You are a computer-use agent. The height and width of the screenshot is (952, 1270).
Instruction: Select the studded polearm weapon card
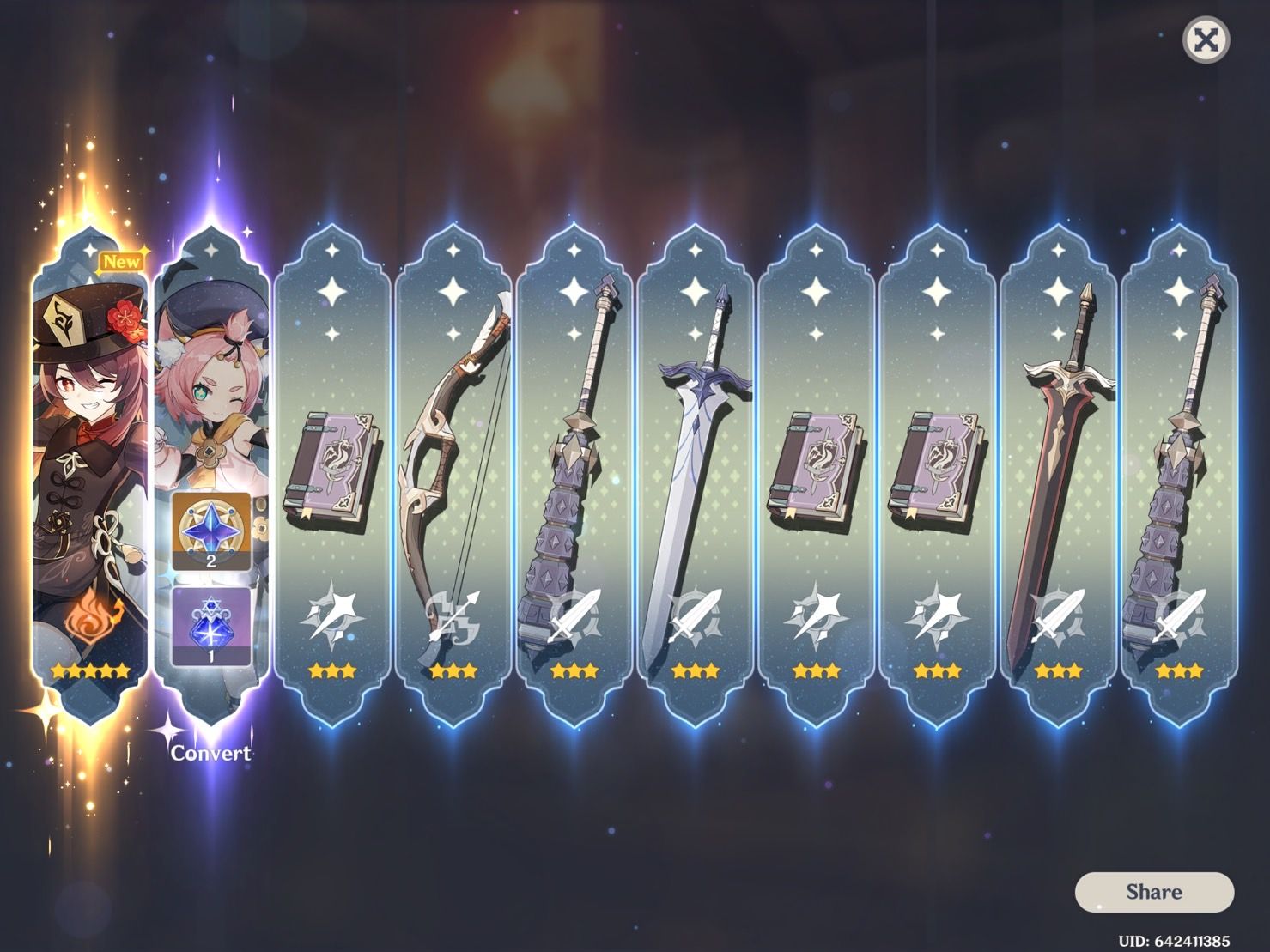click(574, 446)
